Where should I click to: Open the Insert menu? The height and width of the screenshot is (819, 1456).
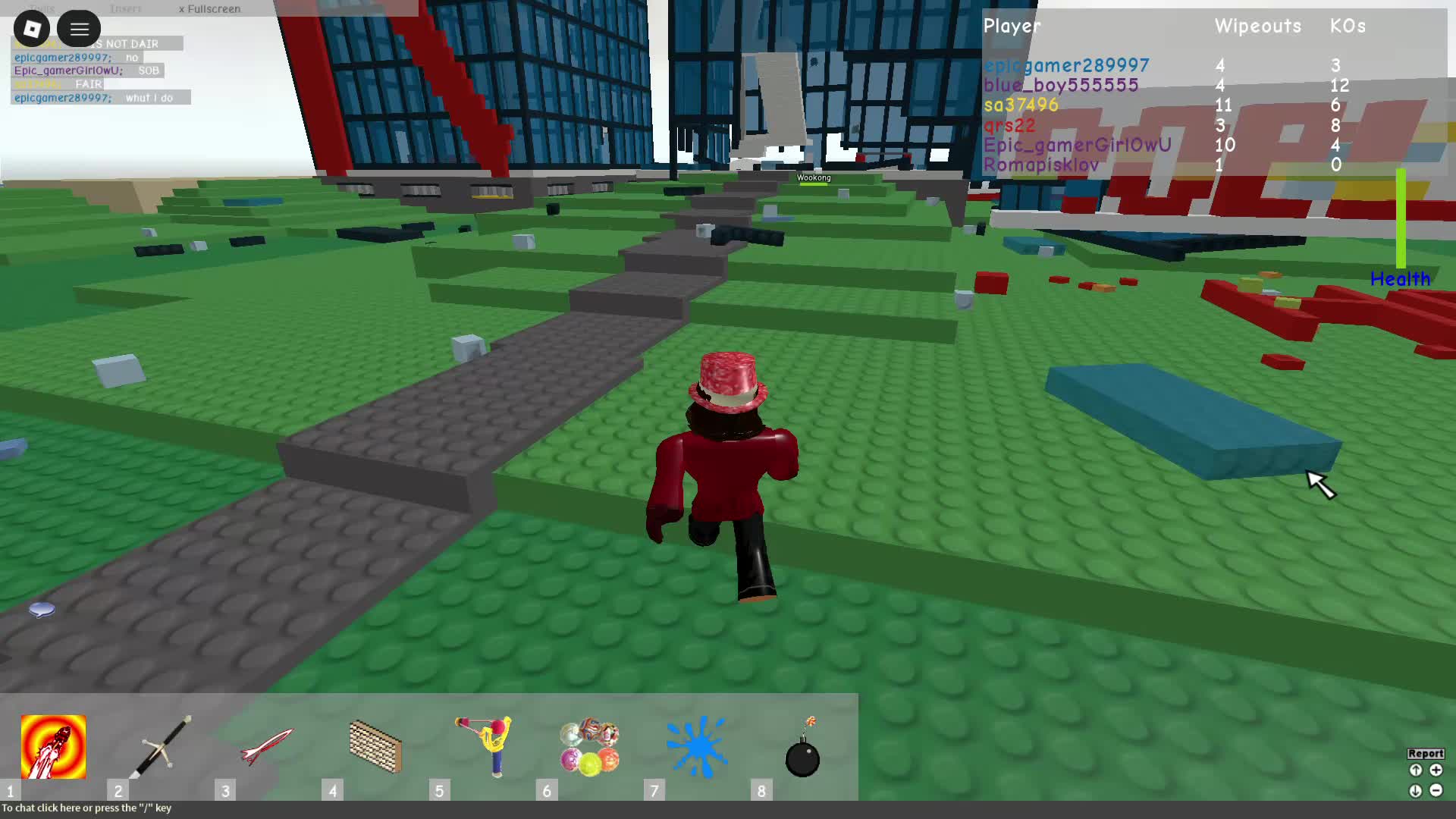pyautogui.click(x=126, y=8)
